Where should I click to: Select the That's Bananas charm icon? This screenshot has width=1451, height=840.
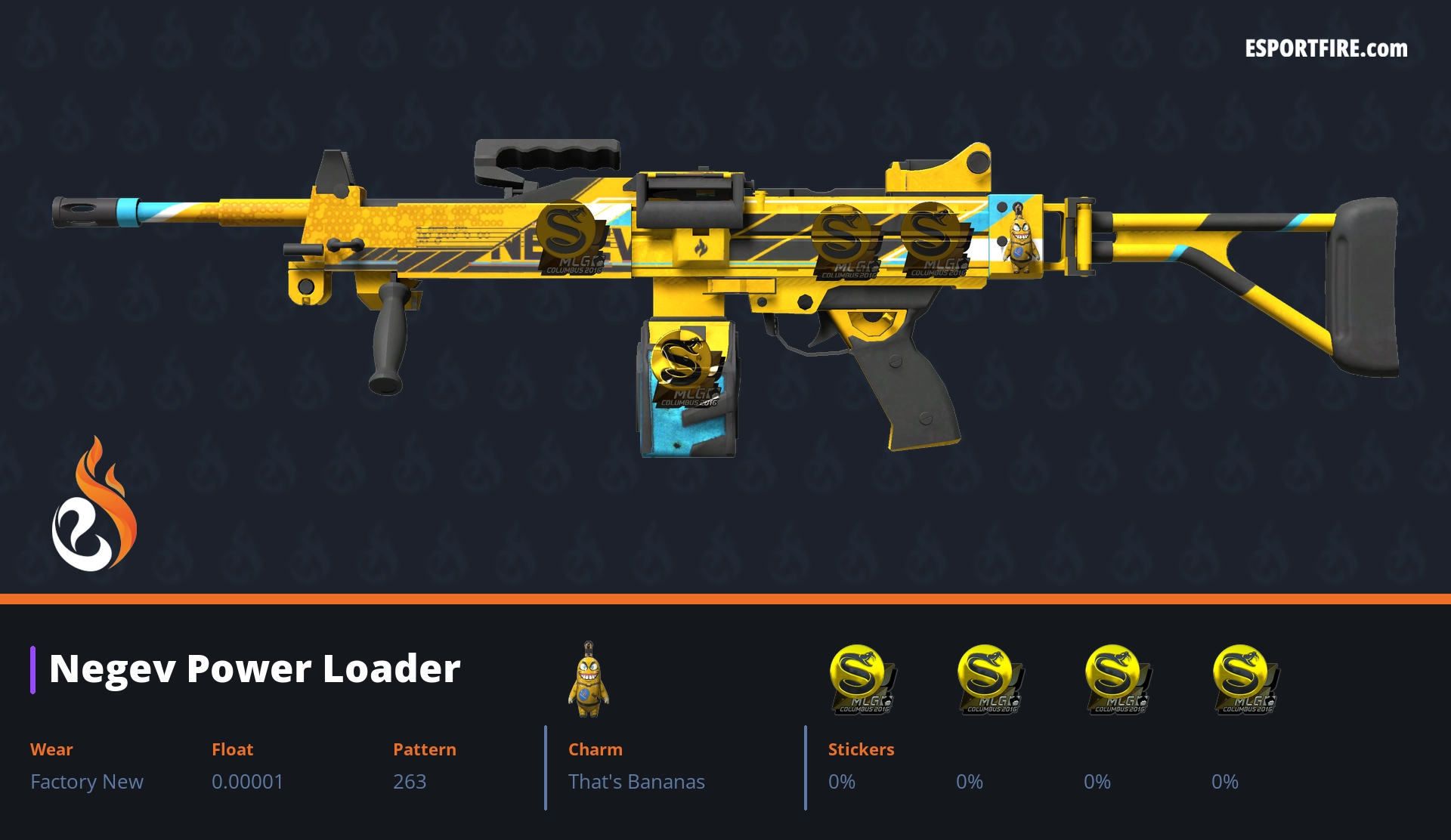pos(589,680)
